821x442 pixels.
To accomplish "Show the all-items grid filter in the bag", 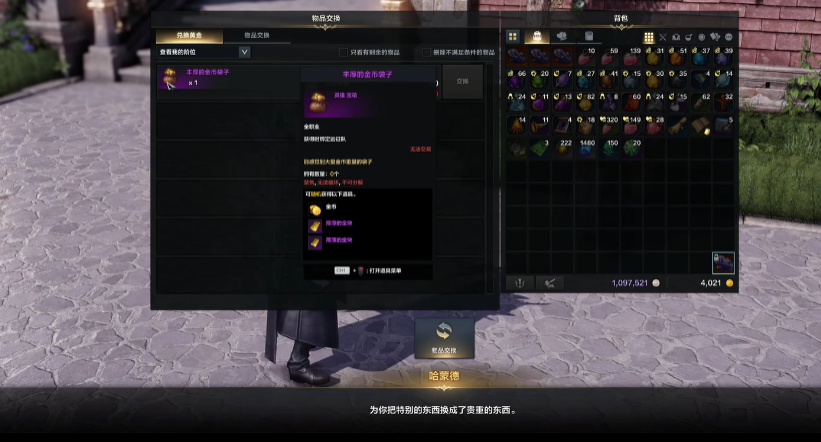I will 648,37.
